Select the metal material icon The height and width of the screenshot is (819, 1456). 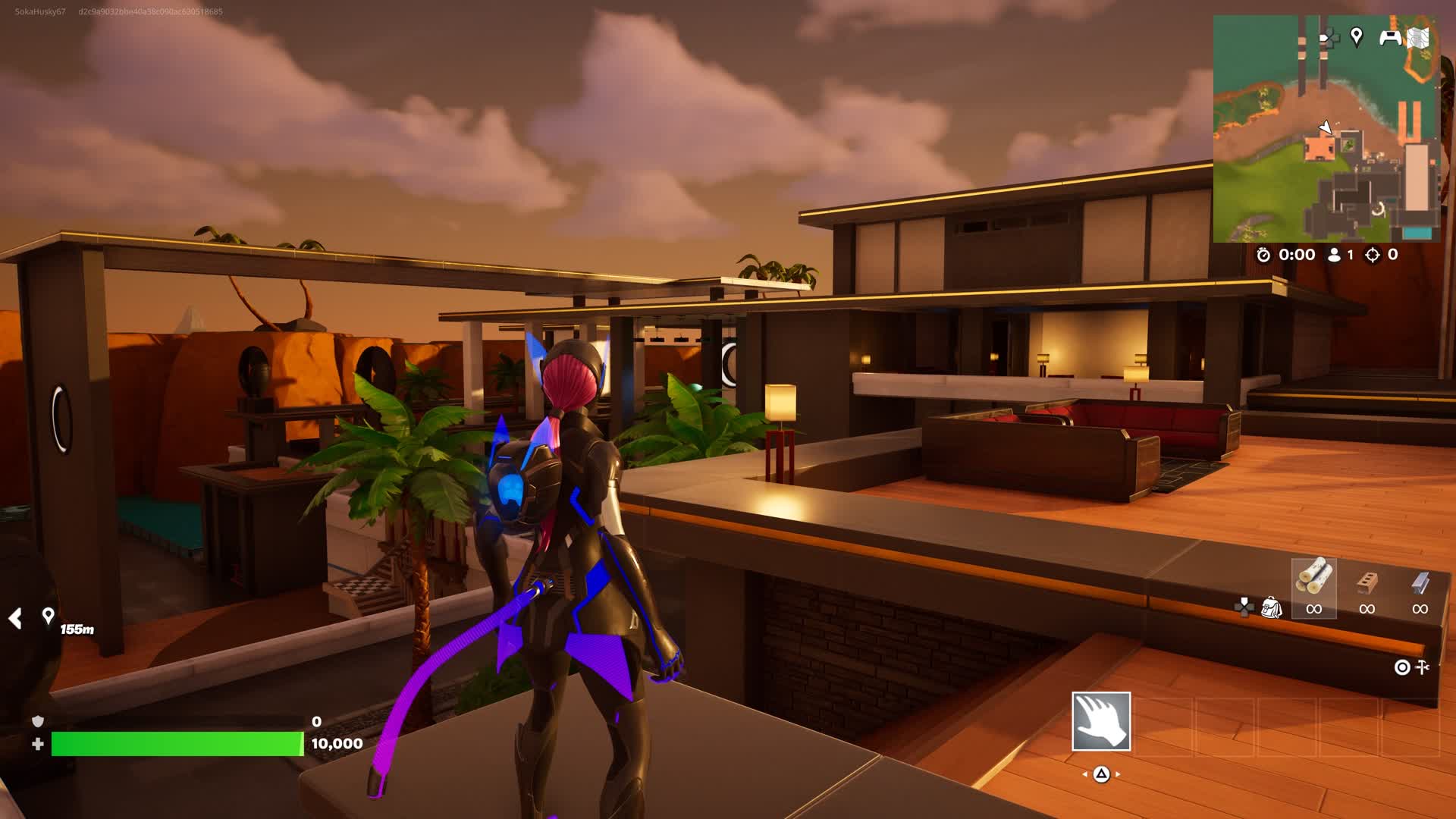[1420, 582]
